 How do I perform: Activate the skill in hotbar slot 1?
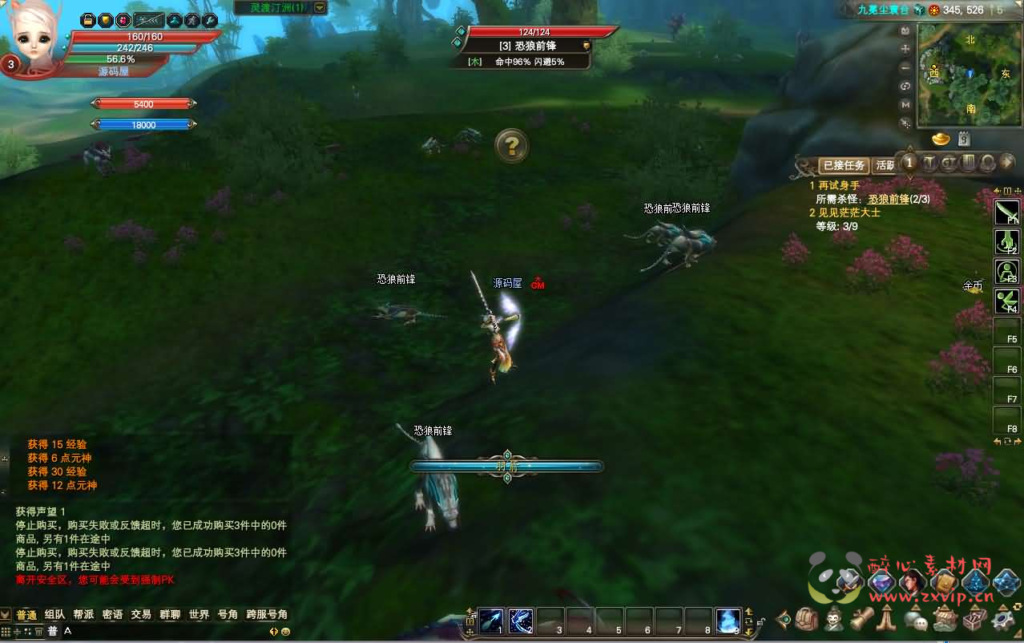click(490, 620)
